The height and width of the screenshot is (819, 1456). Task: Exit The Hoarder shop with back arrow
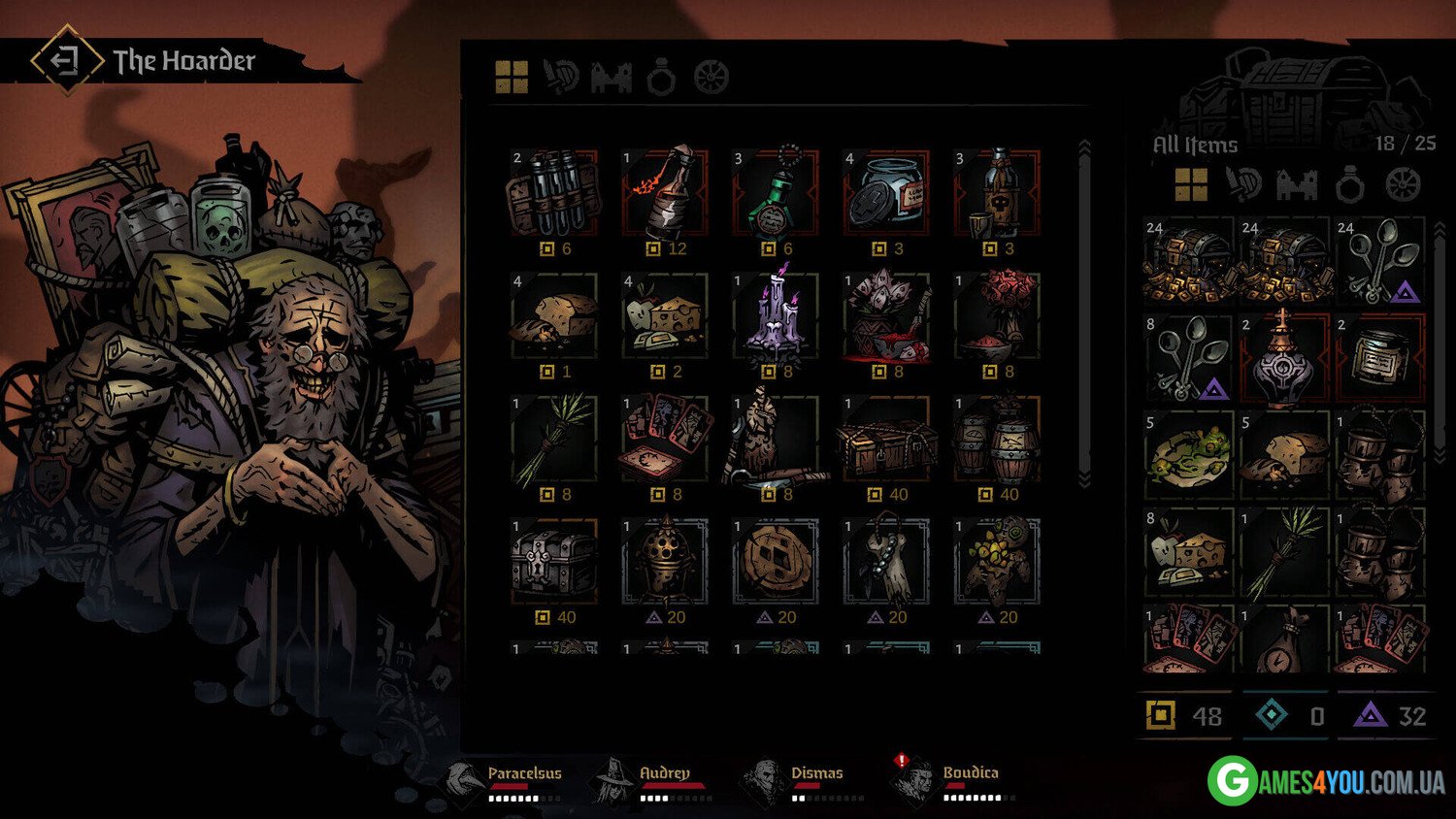tap(65, 61)
